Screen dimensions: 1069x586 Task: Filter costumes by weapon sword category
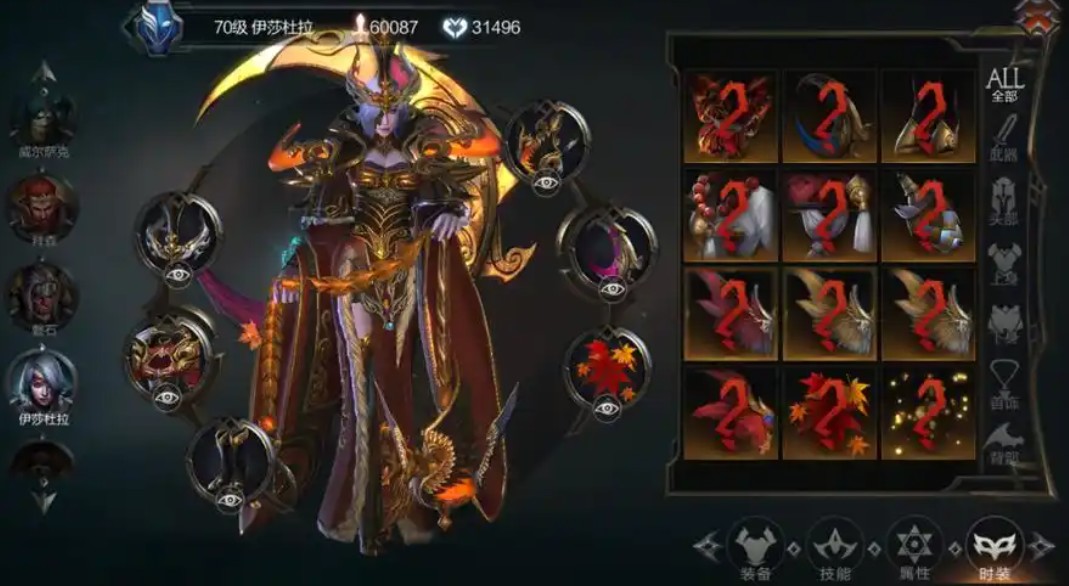pyautogui.click(x=1003, y=139)
